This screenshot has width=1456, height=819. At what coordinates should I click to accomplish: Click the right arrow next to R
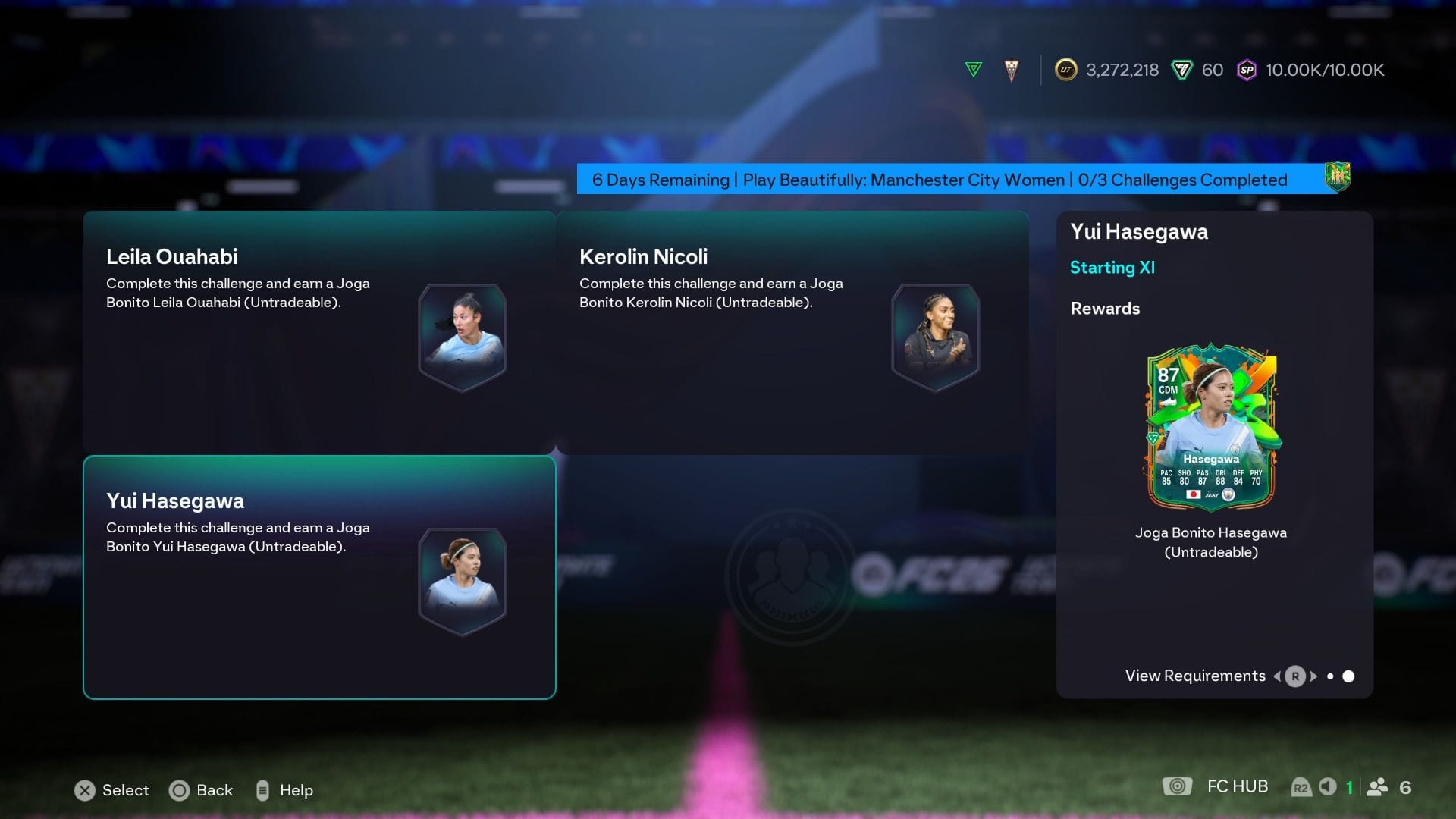pyautogui.click(x=1315, y=676)
